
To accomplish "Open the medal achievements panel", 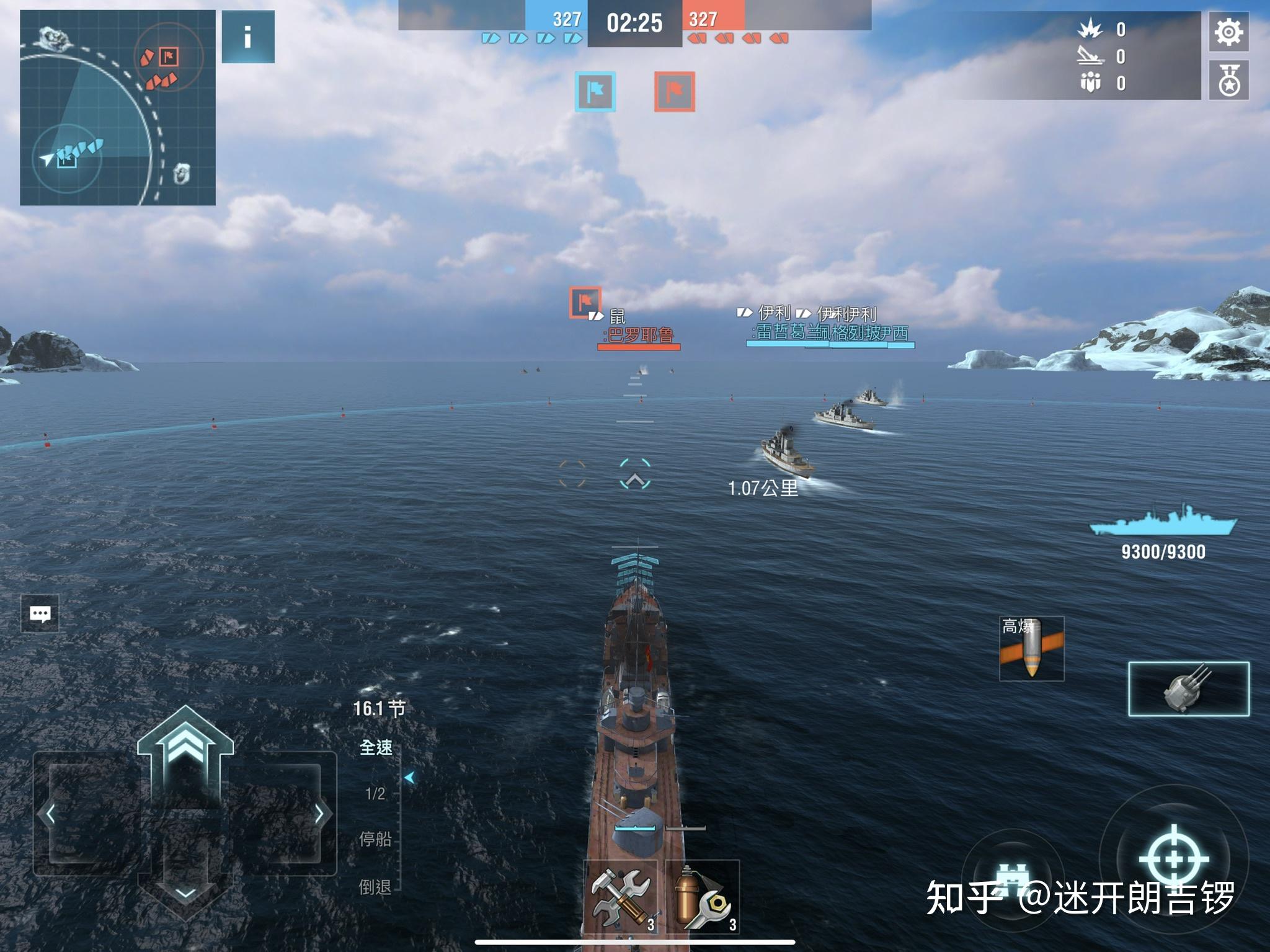I will click(x=1228, y=81).
